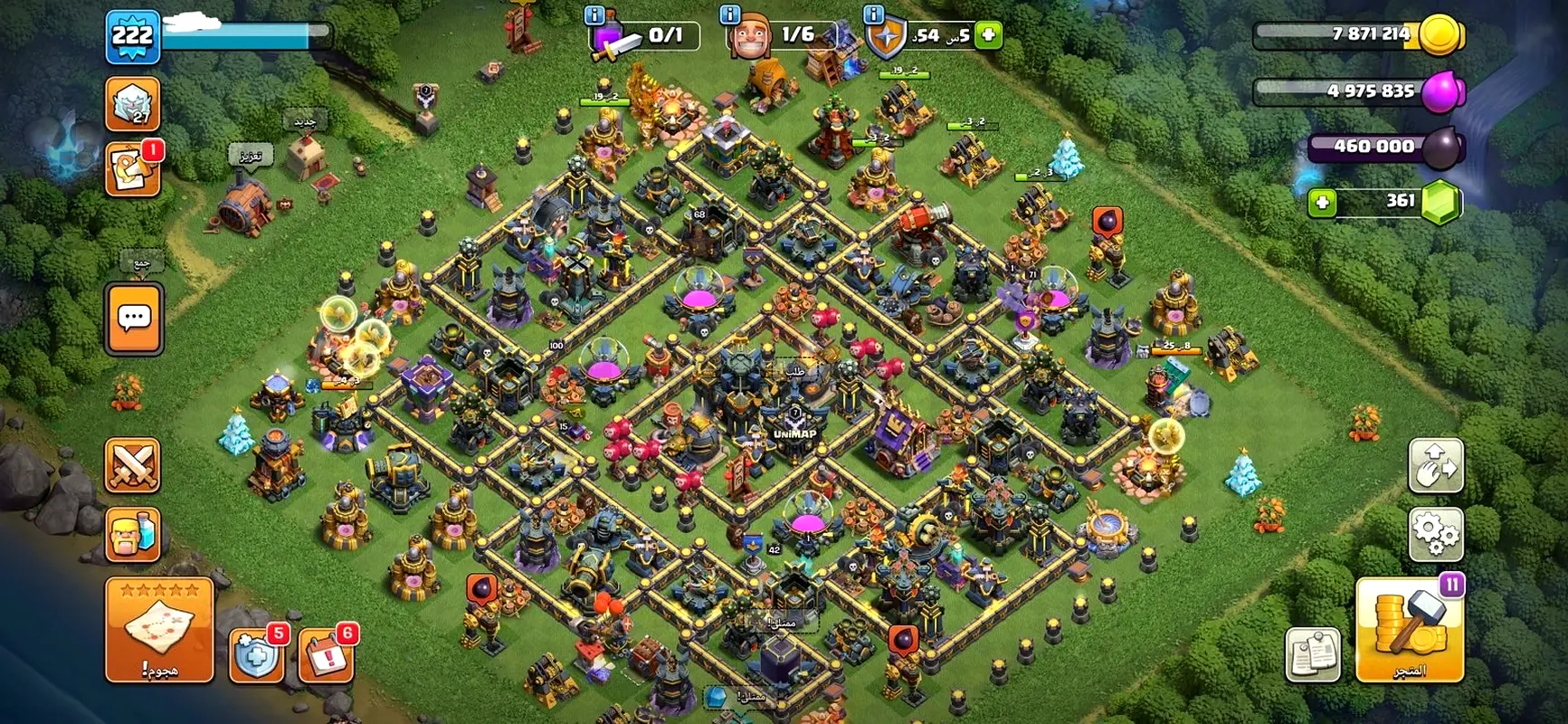Image resolution: width=1568 pixels, height=724 pixels.
Task: Add shield time with green plus
Action: (989, 35)
